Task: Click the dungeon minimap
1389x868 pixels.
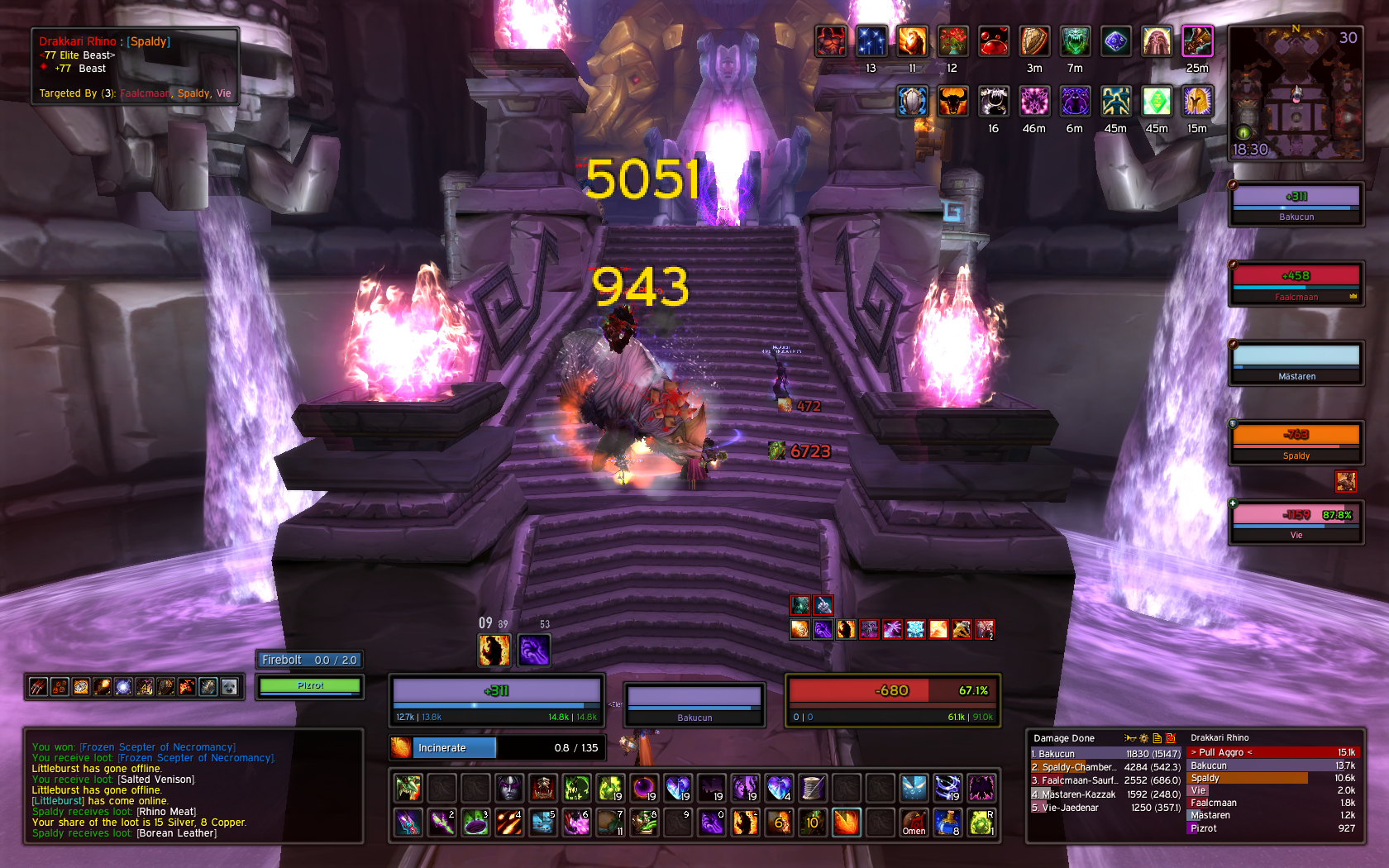Action: pyautogui.click(x=1295, y=93)
